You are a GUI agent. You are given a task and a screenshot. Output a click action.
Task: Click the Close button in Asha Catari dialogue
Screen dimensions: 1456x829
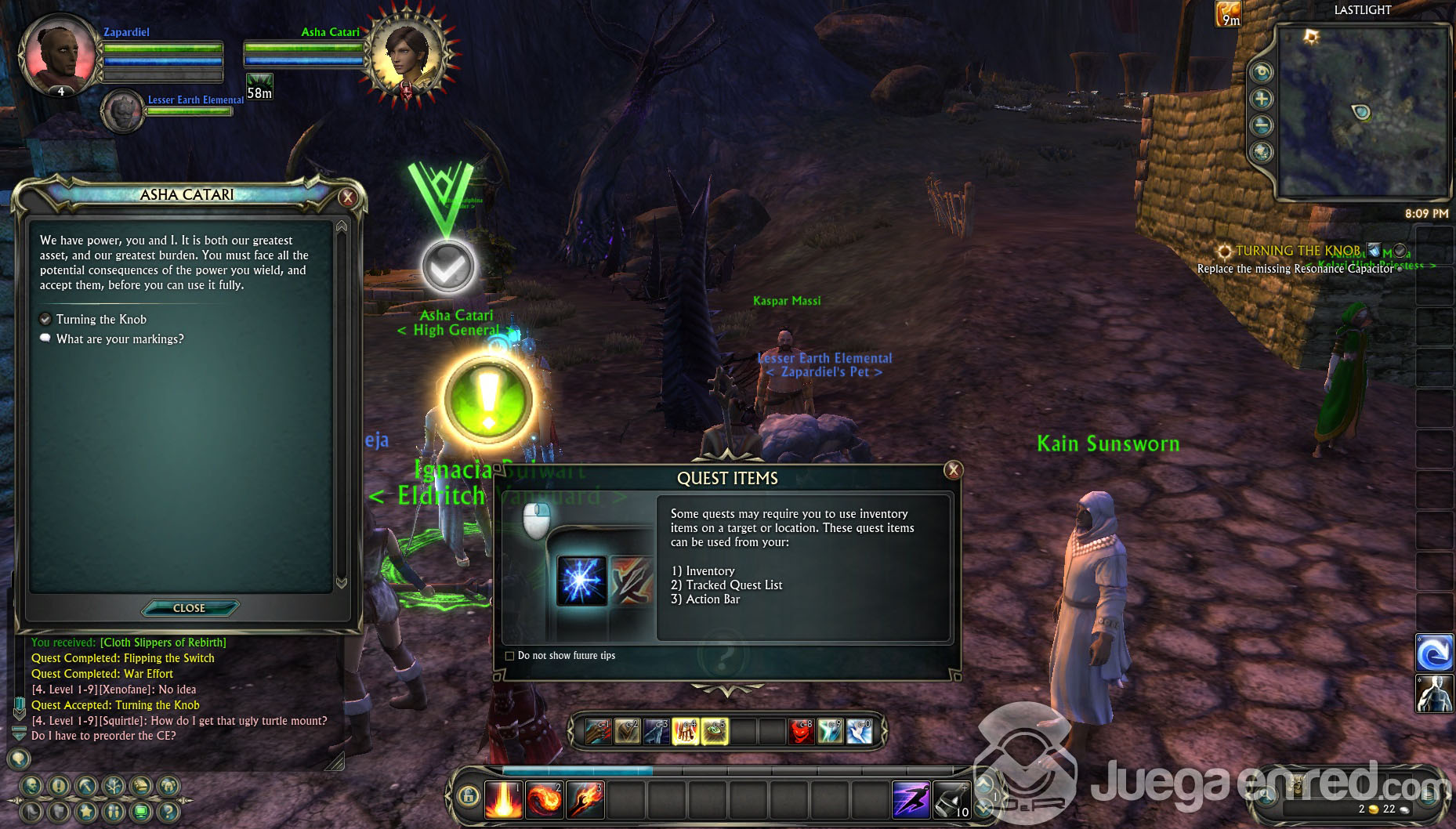pyautogui.click(x=189, y=608)
